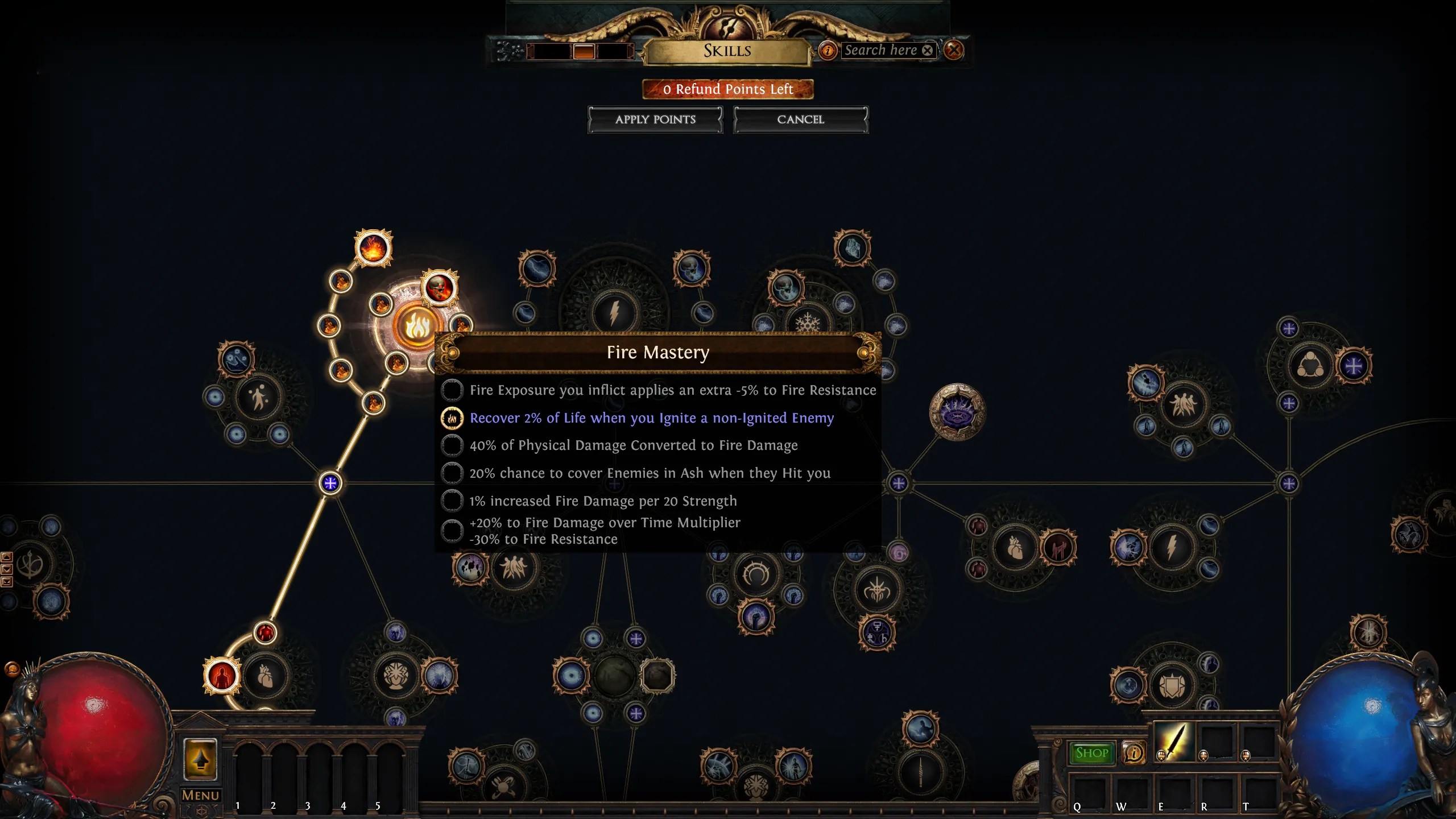Open the Menu button above the hotbar
The width and height of the screenshot is (1456, 819).
[200, 795]
